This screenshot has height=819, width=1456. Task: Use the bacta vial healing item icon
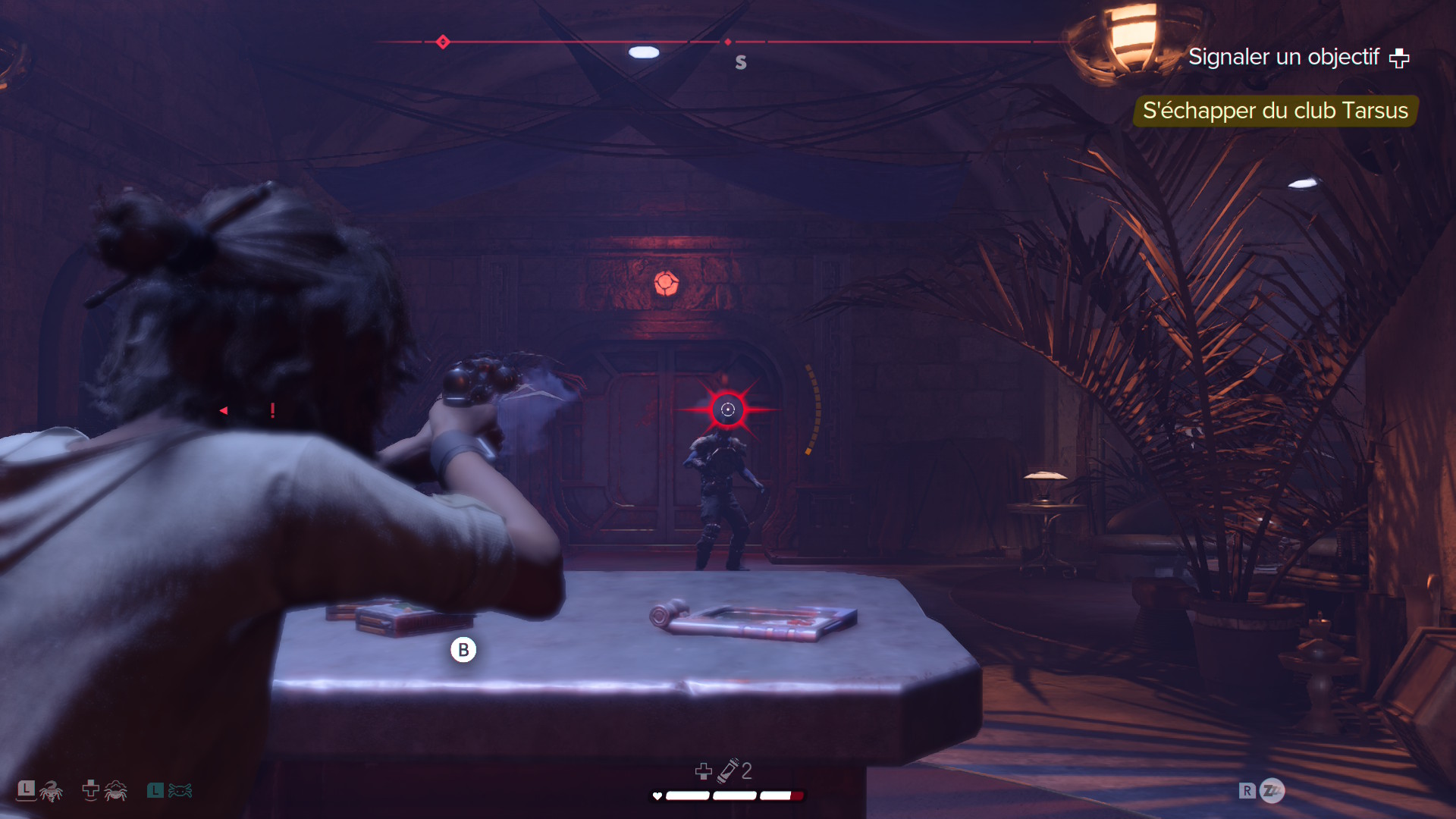click(730, 770)
